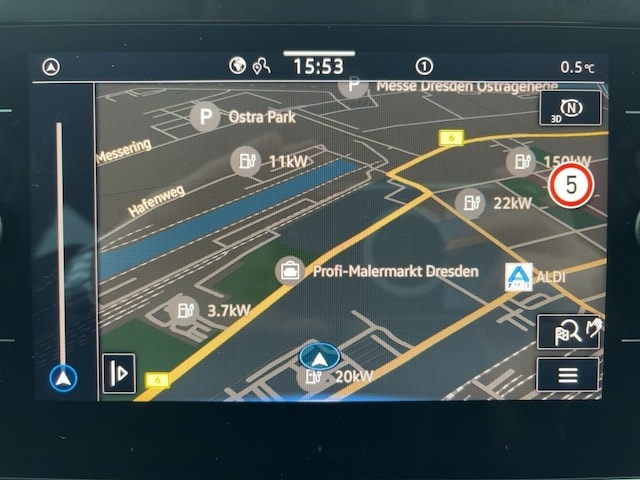Viewport: 640px width, 480px height.
Task: Select the 11kW charging station marker
Action: coord(245,160)
